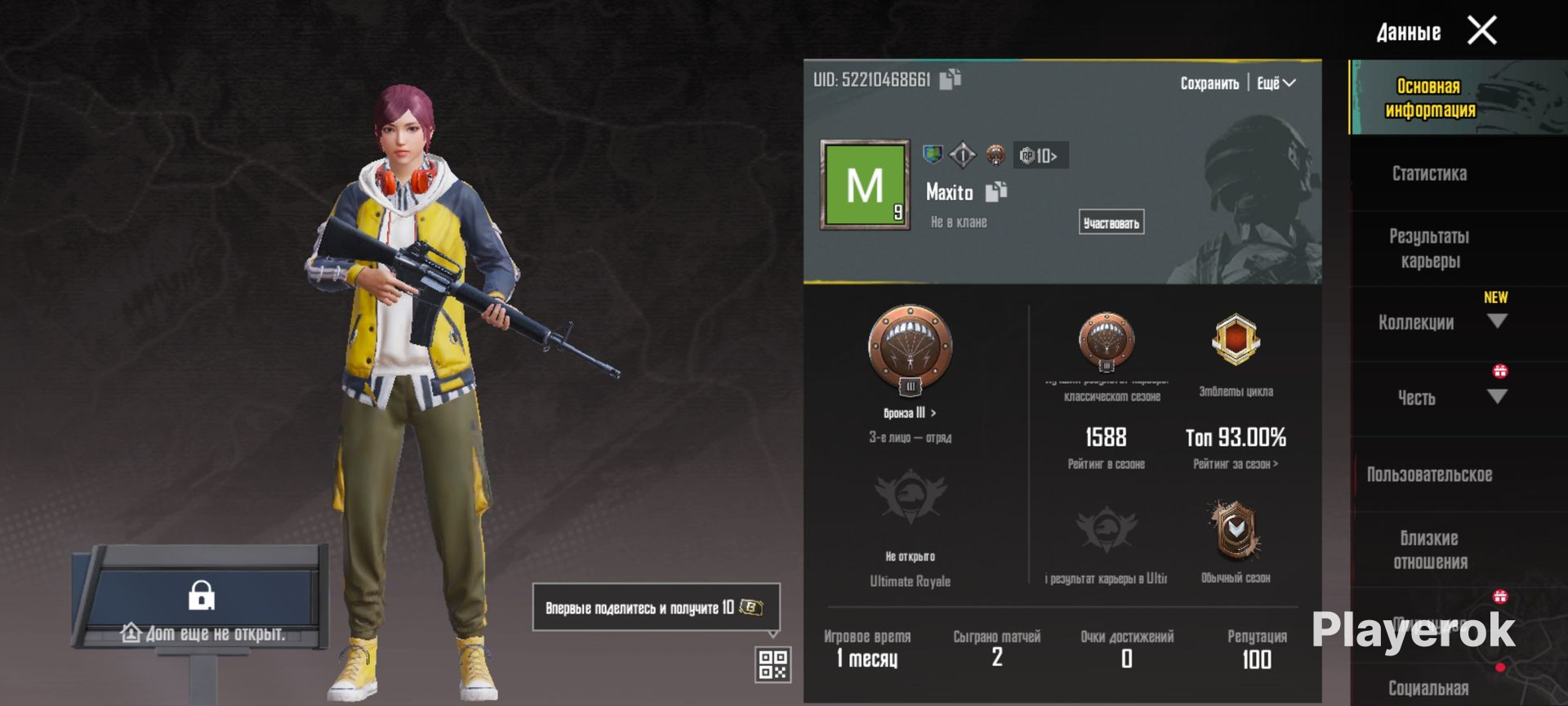
Task: Copy the UID number
Action: click(950, 79)
